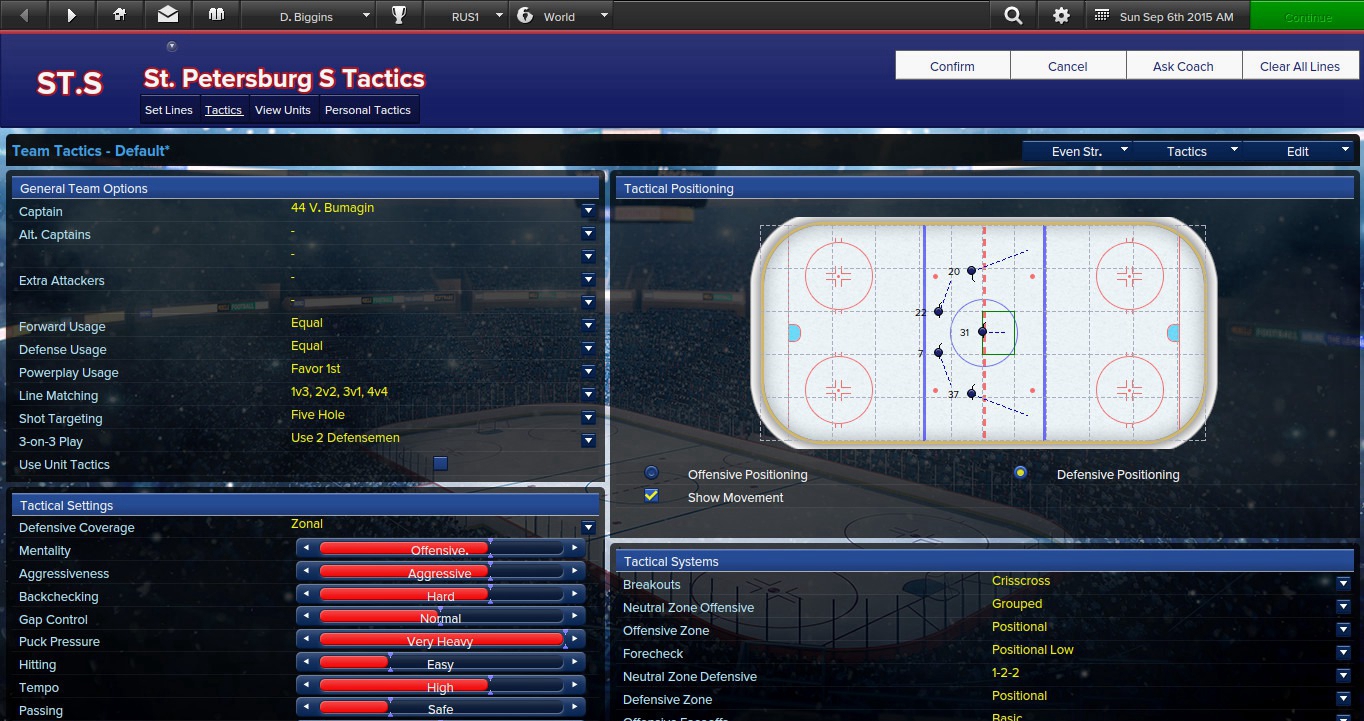Adjust the Mentality slider
Viewport: 1364px width, 721px height.
[440, 550]
